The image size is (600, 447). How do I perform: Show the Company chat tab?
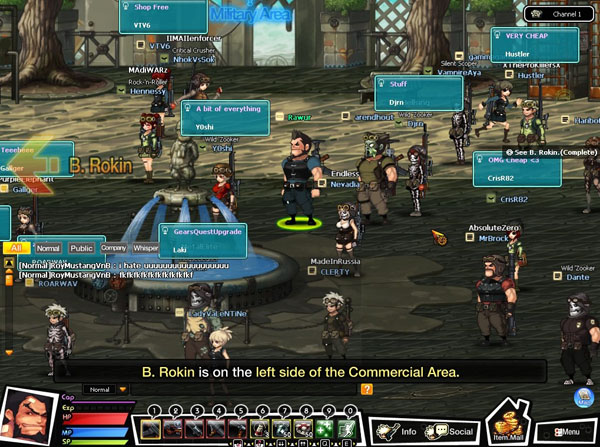(114, 247)
